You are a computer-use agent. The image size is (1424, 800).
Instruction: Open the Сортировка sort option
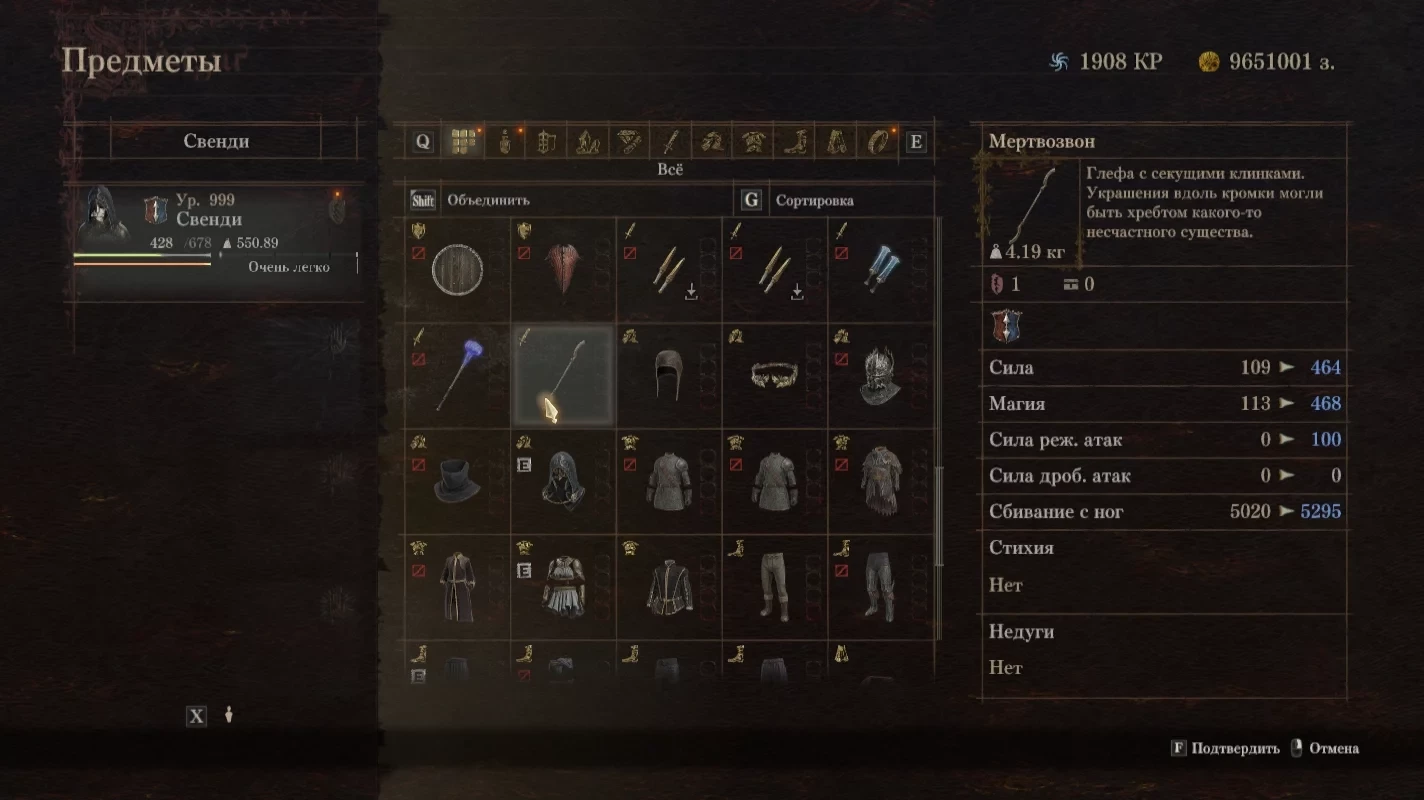pyautogui.click(x=814, y=200)
